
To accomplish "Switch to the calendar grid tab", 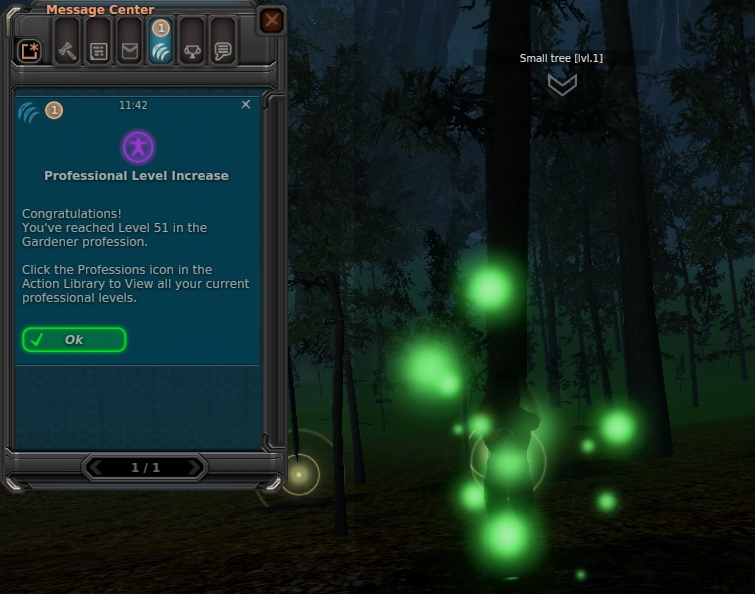I will pyautogui.click(x=98, y=51).
